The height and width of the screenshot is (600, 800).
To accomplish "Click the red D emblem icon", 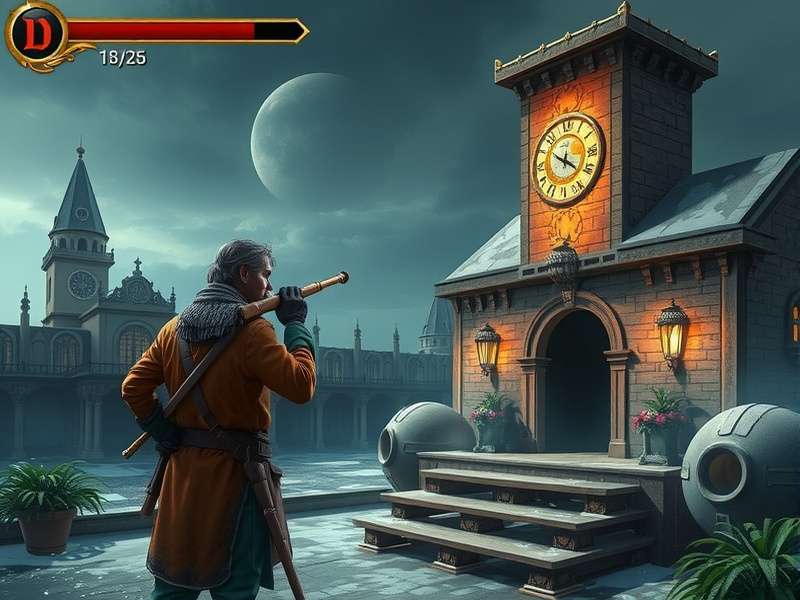I will (36, 33).
